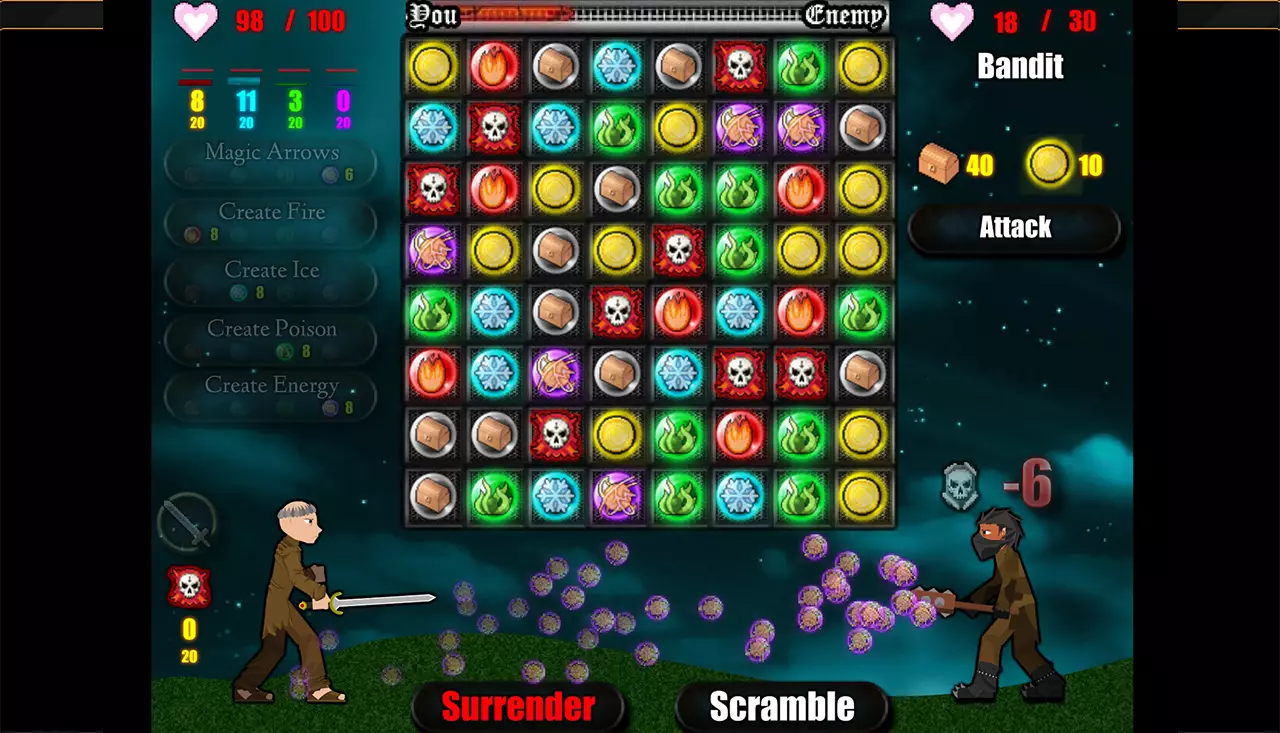Use the Create Ice spell
This screenshot has width=1280, height=733.
pyautogui.click(x=270, y=279)
